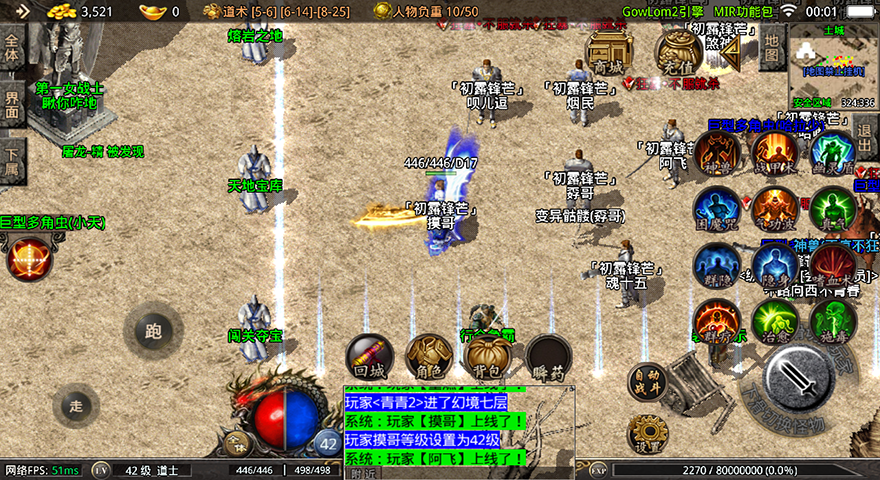Open the 设置 settings gear
880x480 pixels.
(647, 434)
